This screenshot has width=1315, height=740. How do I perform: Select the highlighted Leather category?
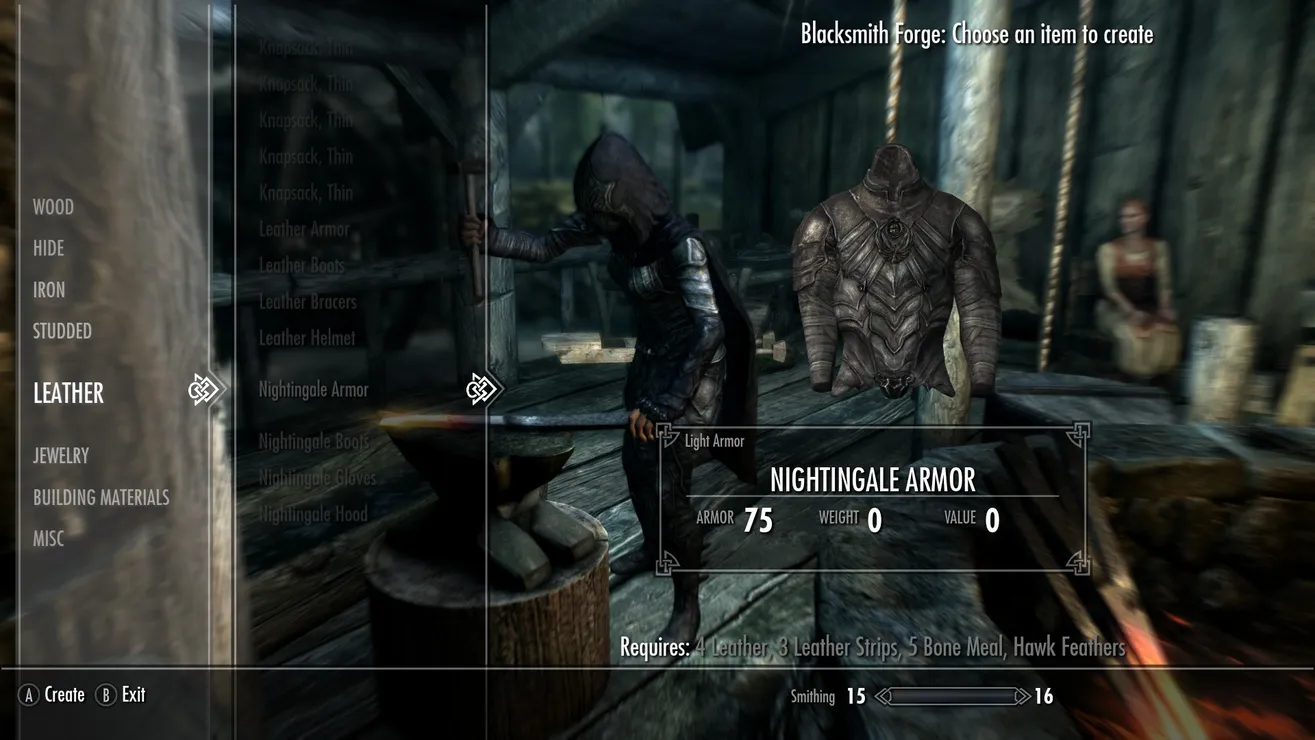pyautogui.click(x=68, y=393)
